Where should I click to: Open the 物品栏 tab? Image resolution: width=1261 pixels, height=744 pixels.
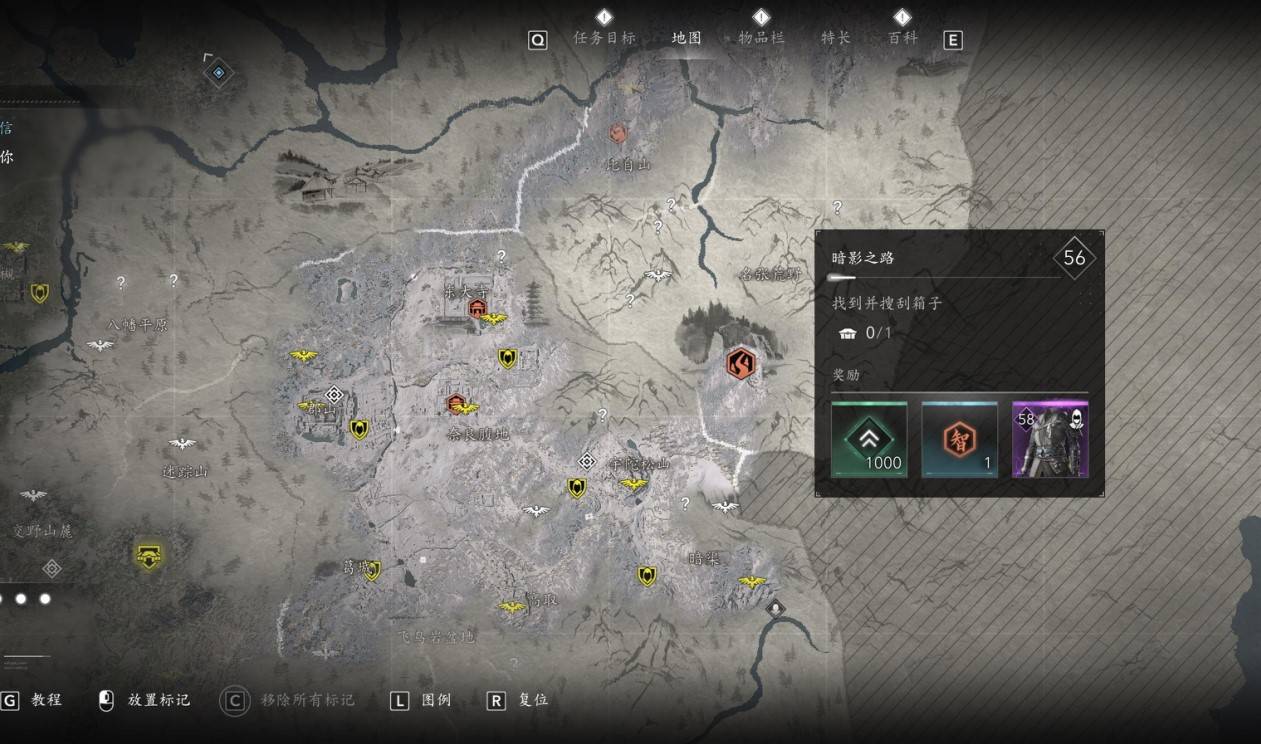[761, 38]
